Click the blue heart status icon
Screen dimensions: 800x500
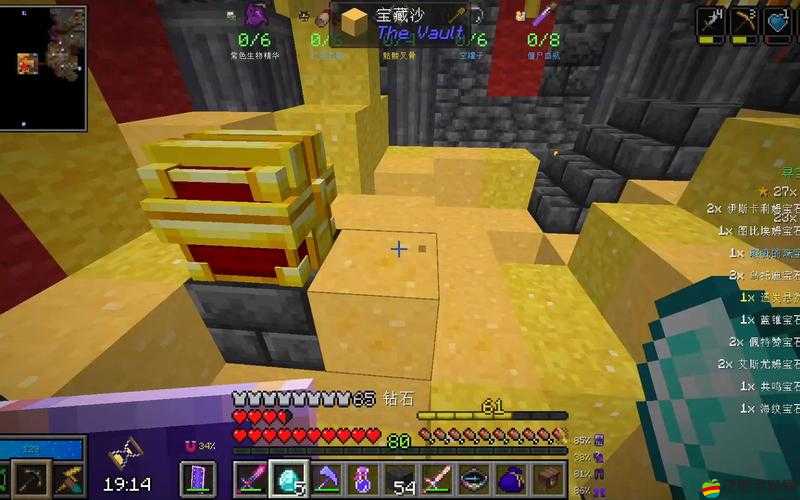(x=780, y=21)
